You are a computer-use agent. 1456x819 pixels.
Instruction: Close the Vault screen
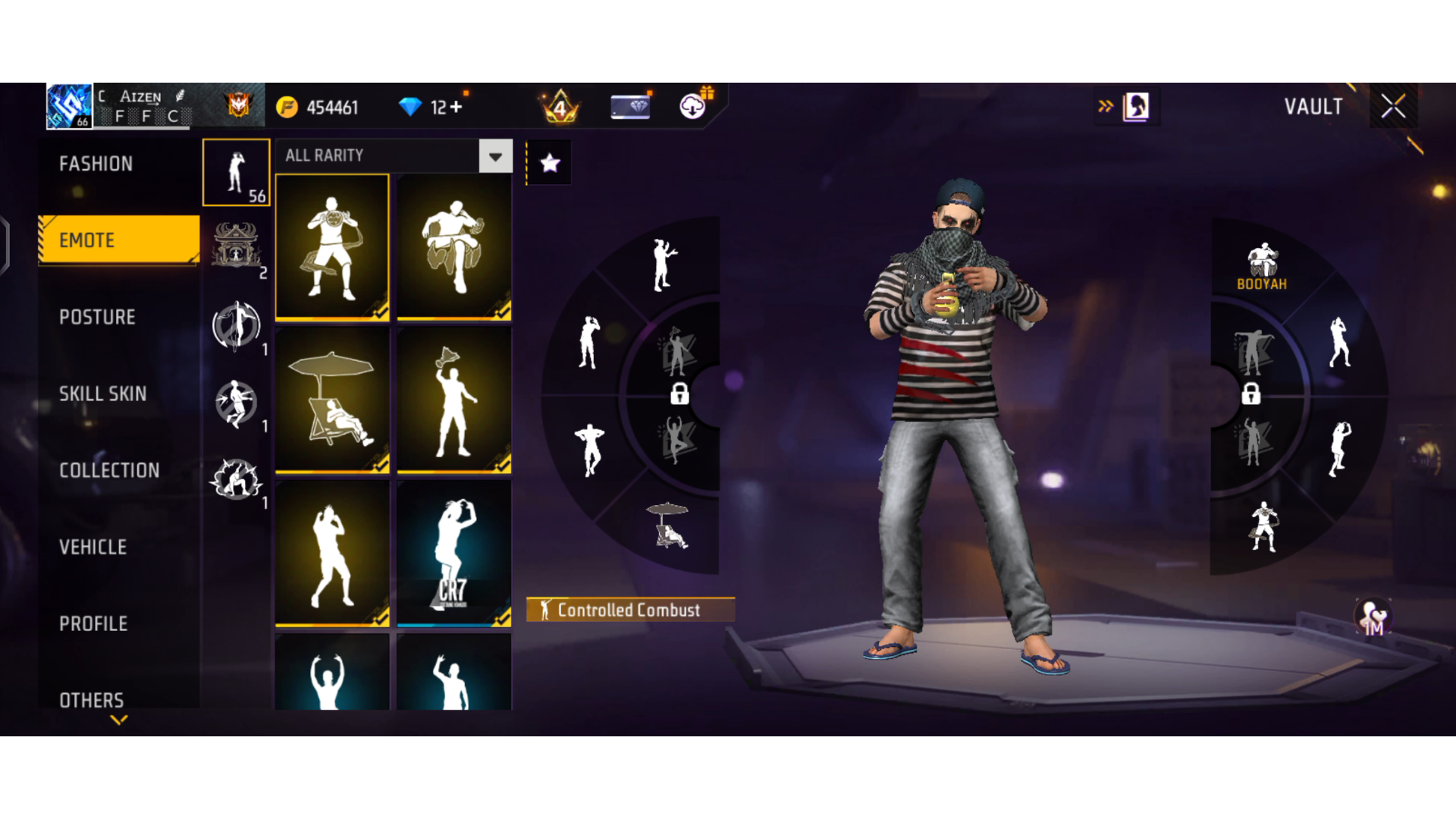1393,107
